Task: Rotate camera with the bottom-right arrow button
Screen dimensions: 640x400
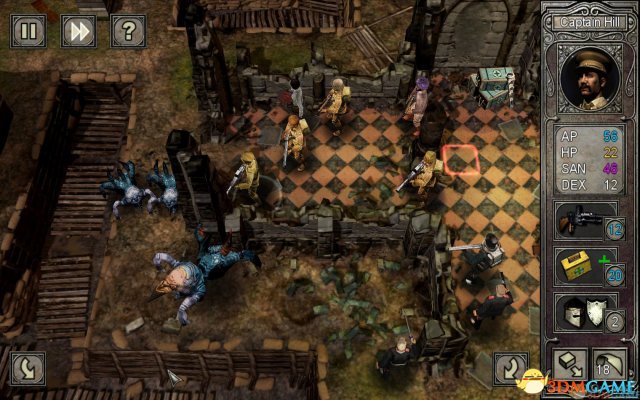Action: (511, 367)
